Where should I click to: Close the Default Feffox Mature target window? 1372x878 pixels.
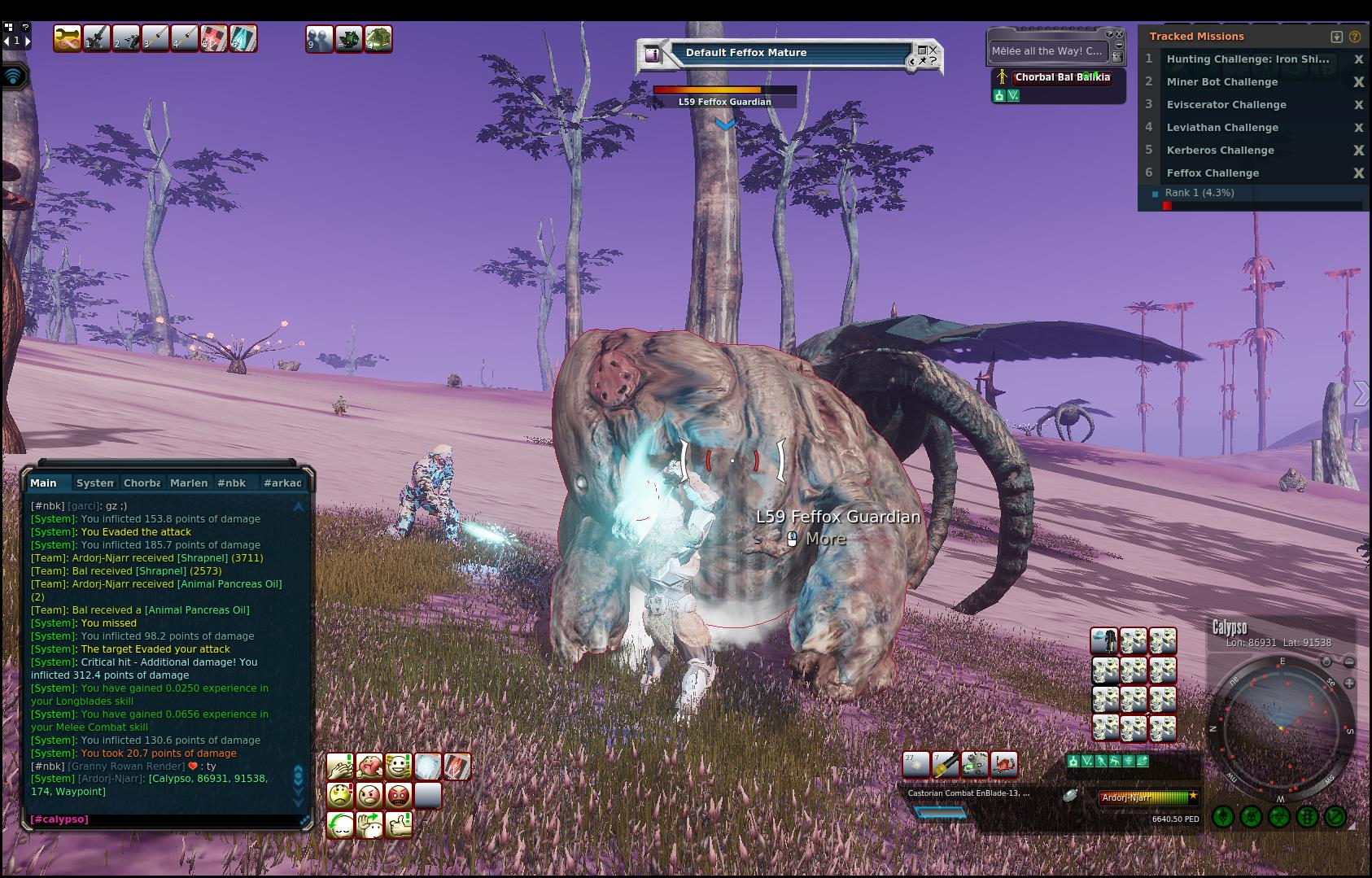coord(933,50)
